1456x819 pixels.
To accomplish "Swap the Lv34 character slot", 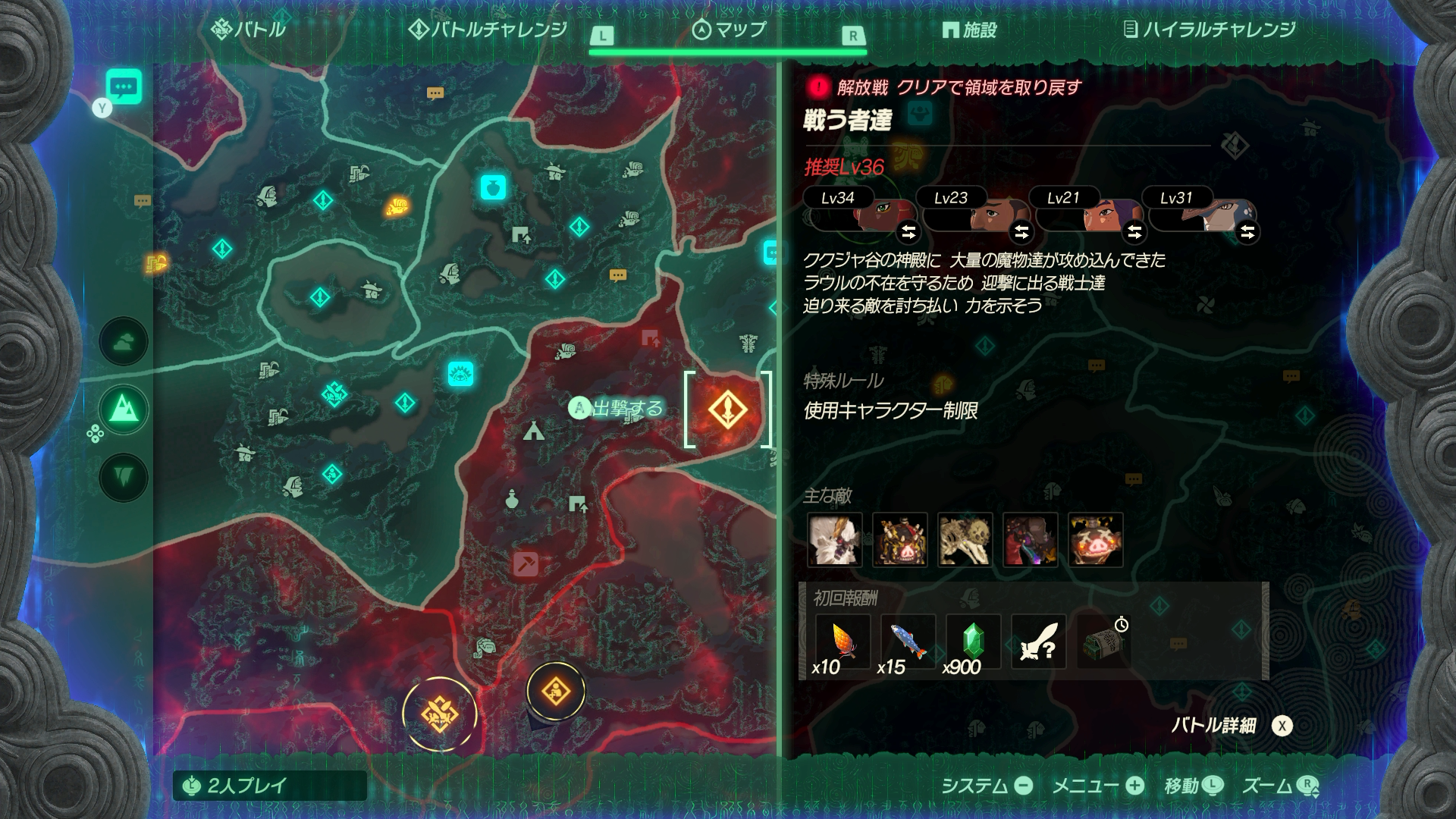I will 908,231.
